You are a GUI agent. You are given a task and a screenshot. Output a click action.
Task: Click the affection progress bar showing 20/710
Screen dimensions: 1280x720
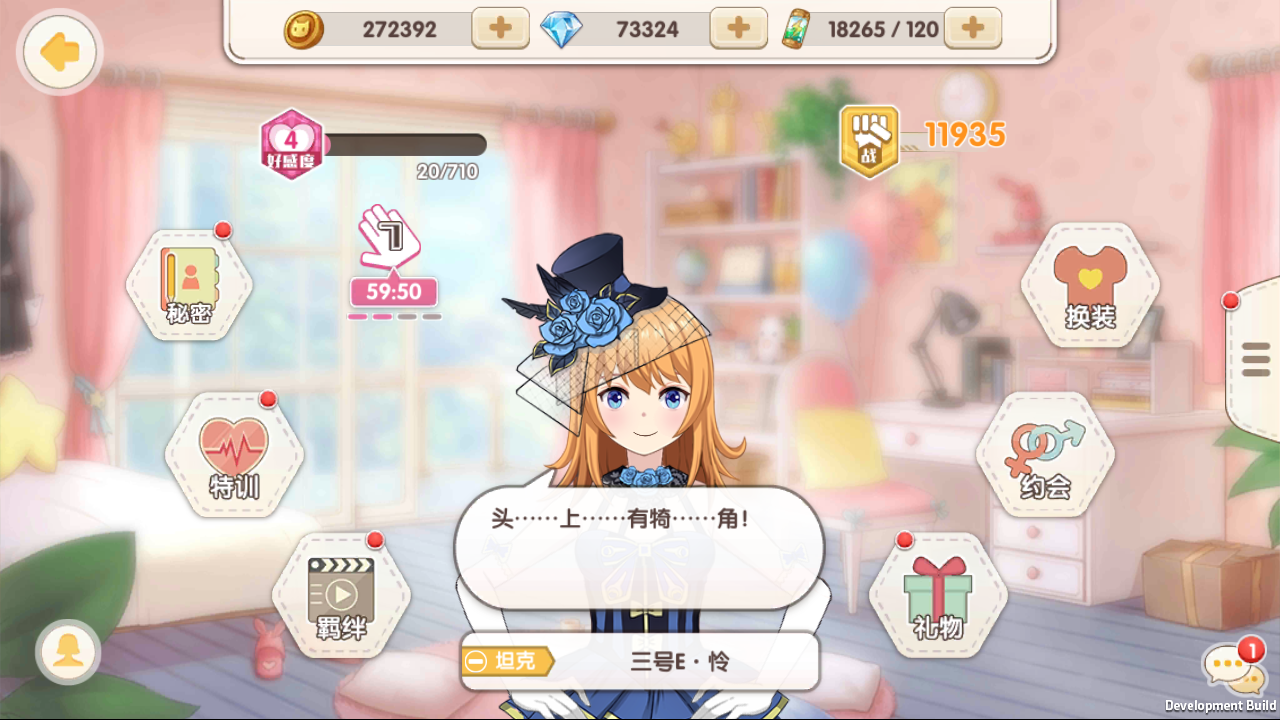405,146
